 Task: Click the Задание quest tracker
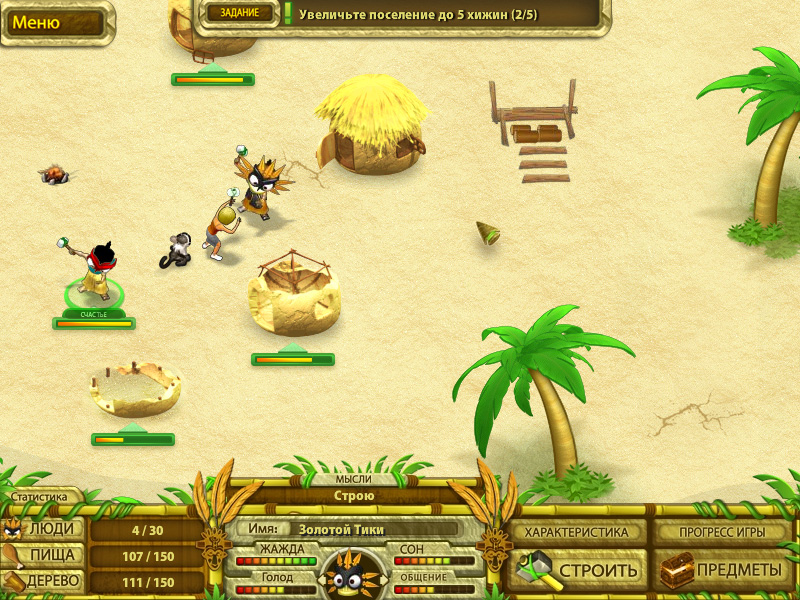(x=240, y=12)
